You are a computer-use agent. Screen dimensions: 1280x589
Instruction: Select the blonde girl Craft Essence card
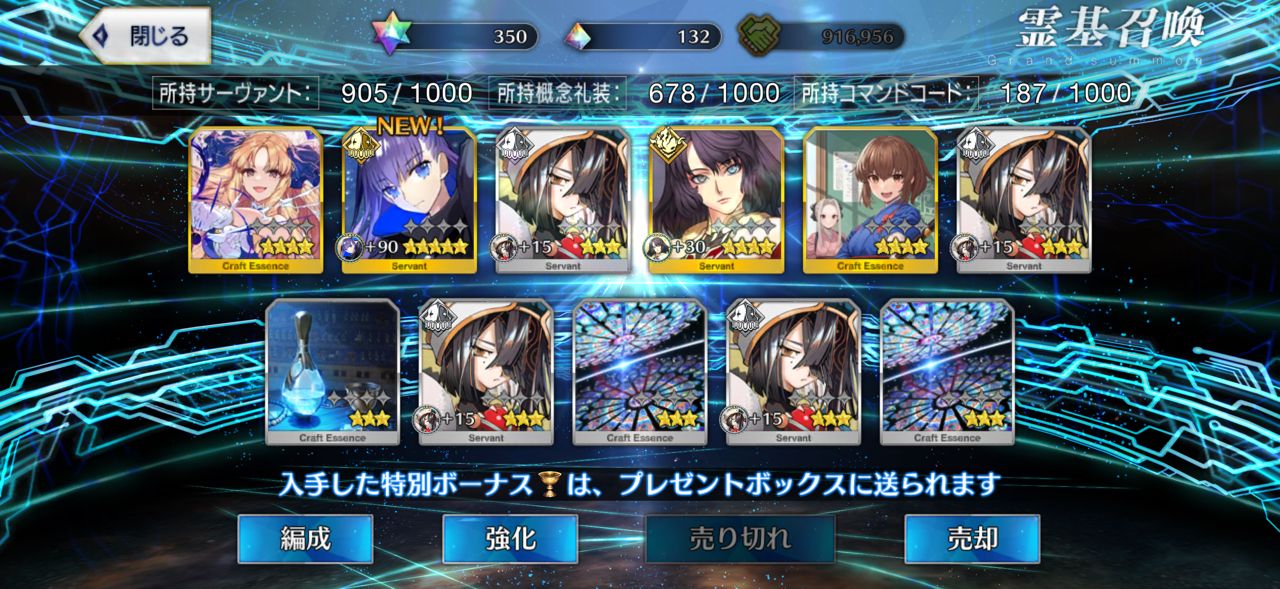(x=255, y=200)
